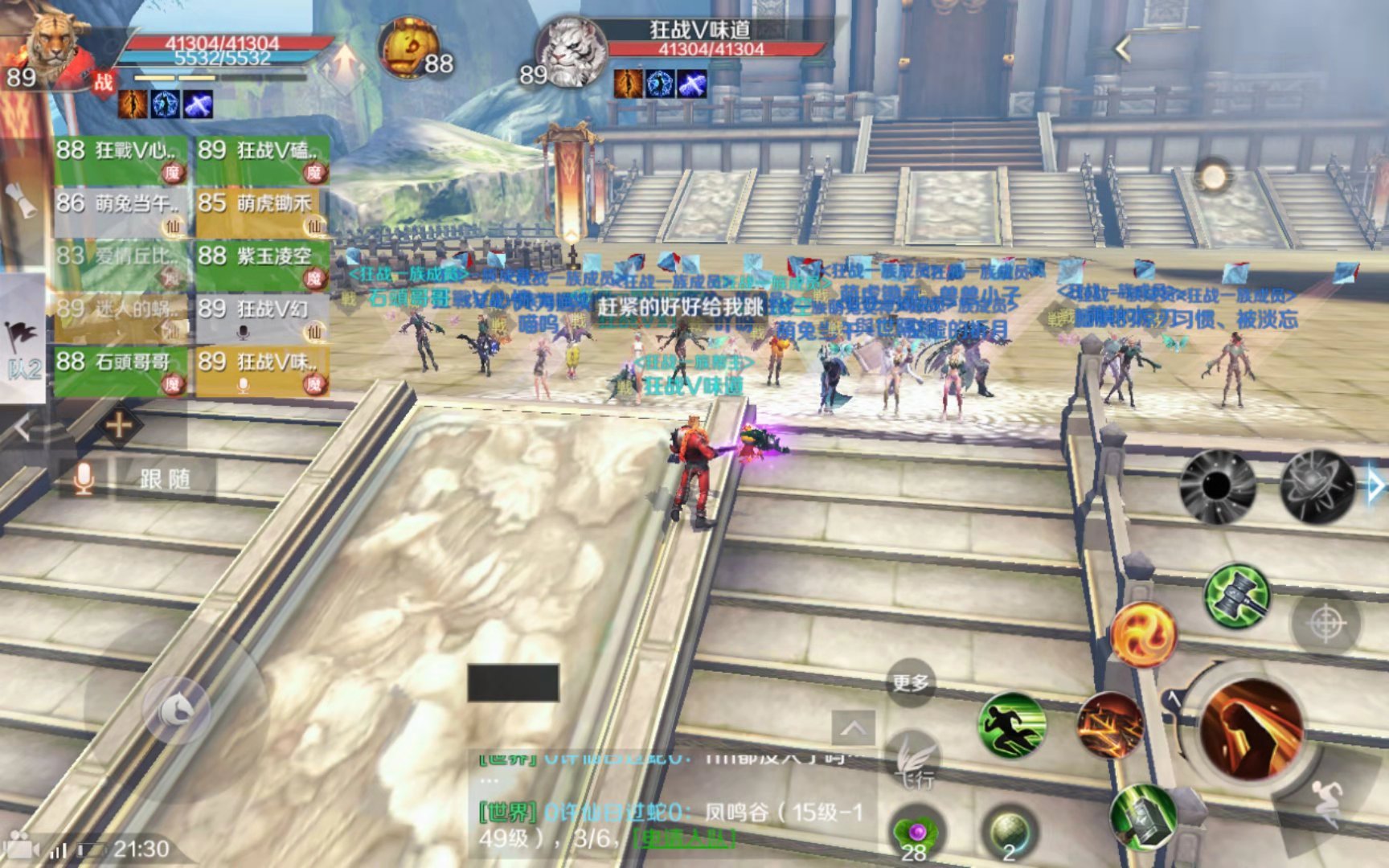Open the level 88 pet portrait

point(410,48)
